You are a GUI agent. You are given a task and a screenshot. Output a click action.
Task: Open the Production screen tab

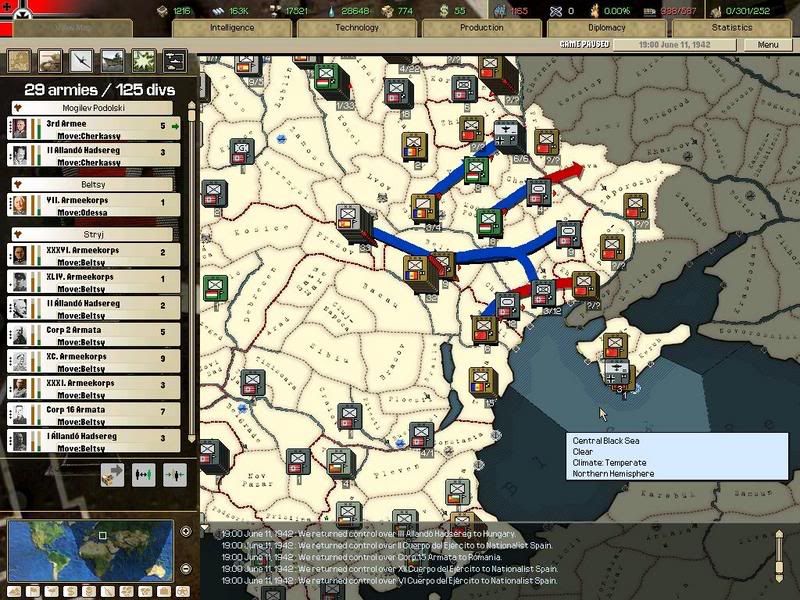pos(481,28)
